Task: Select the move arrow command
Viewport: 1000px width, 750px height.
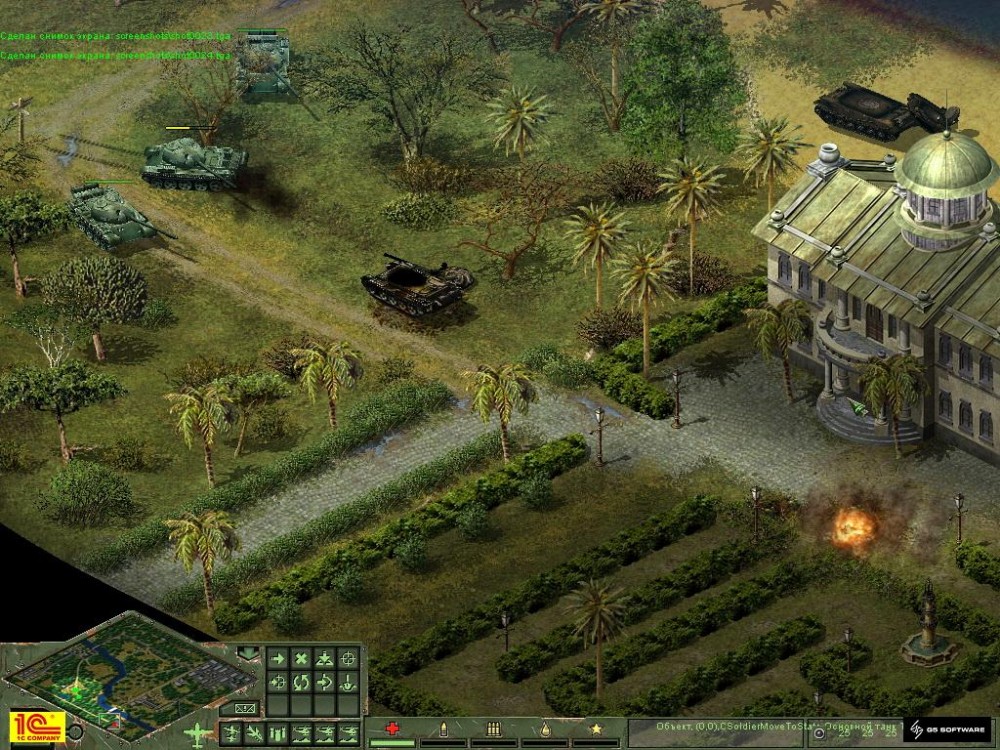Action: [x=276, y=659]
